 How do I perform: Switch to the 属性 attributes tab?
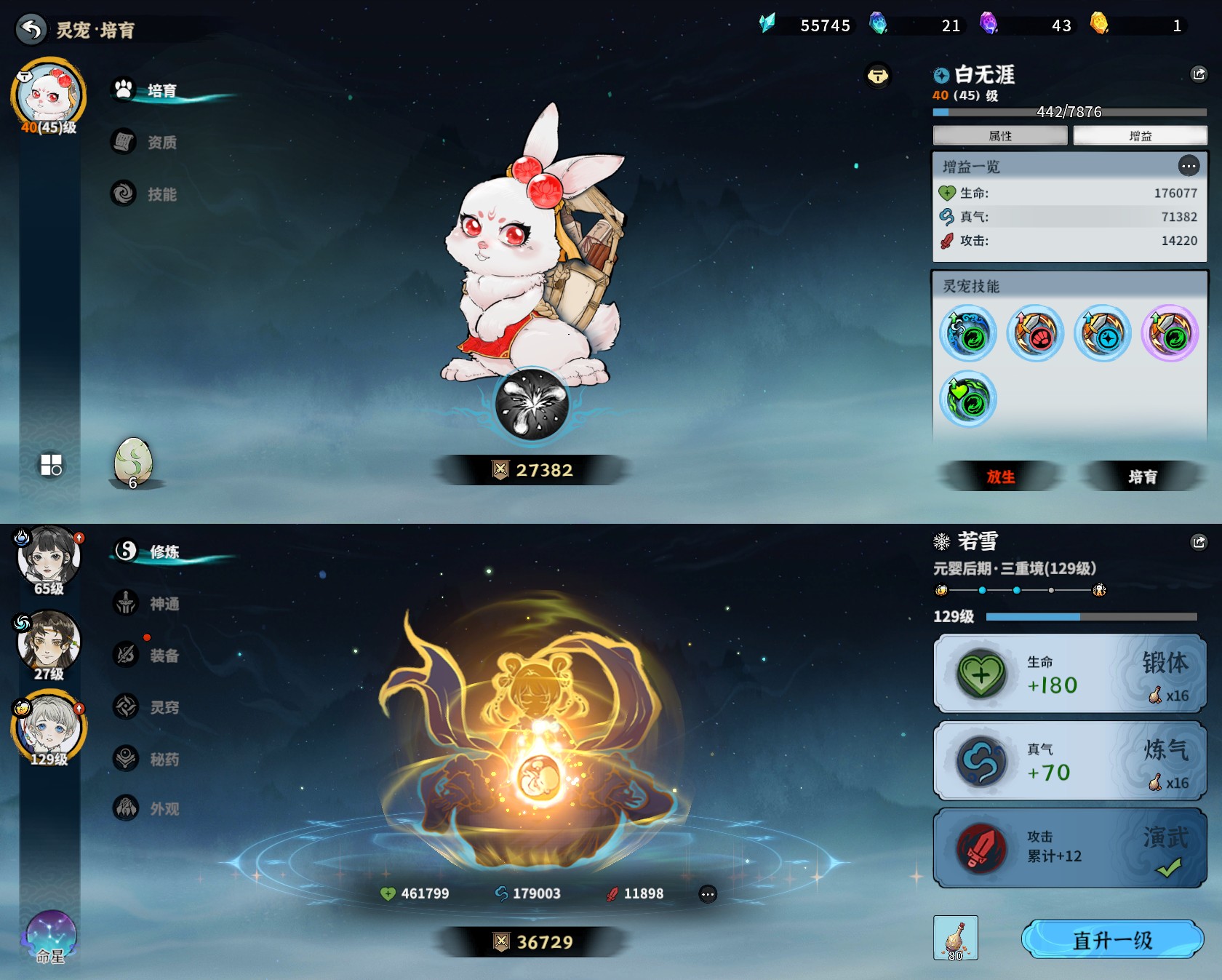(1000, 136)
